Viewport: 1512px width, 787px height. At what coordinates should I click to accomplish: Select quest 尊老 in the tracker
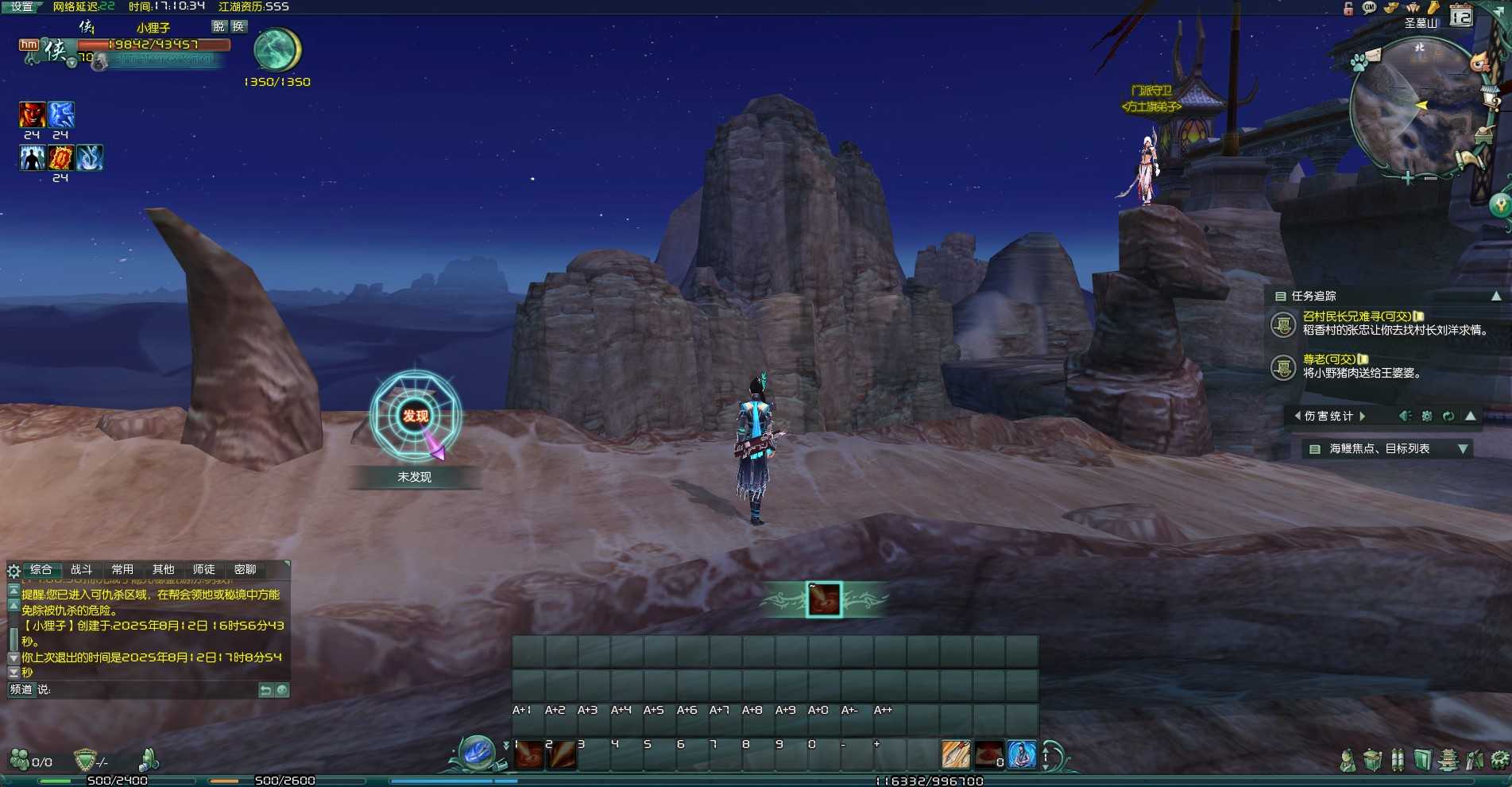pos(1328,359)
